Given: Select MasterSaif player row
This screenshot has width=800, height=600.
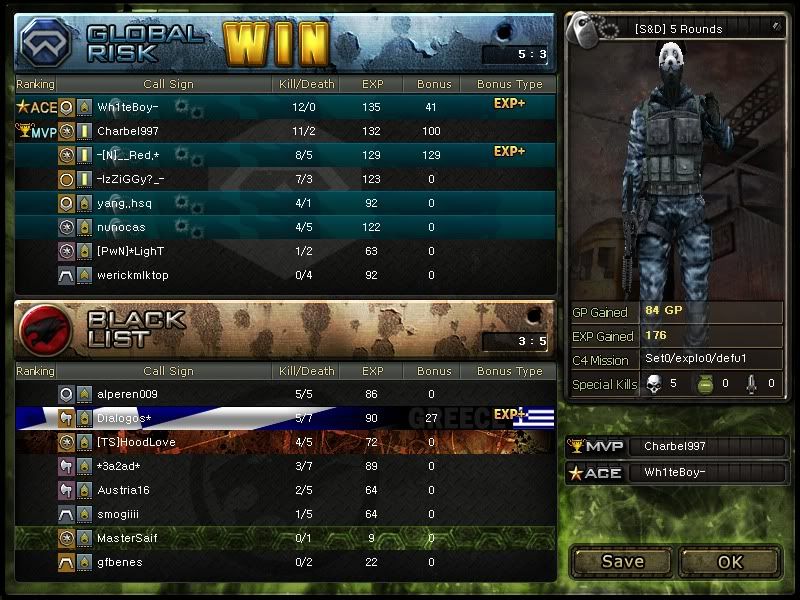Looking at the screenshot, I should point(285,538).
